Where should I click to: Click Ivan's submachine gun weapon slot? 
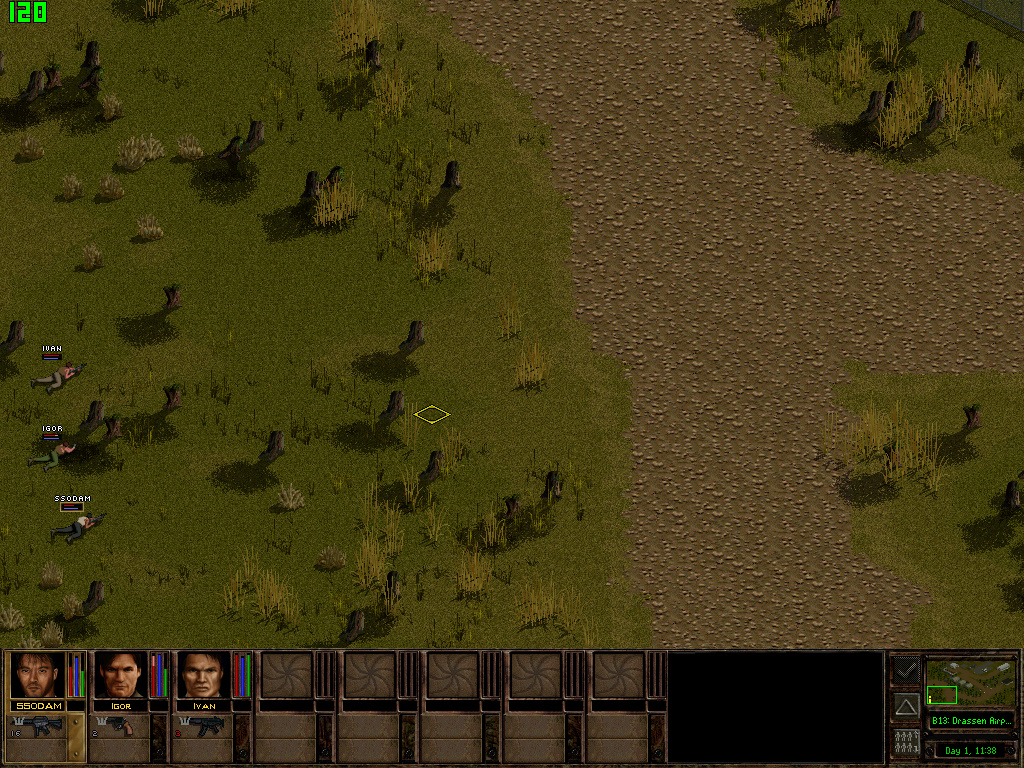click(x=204, y=725)
